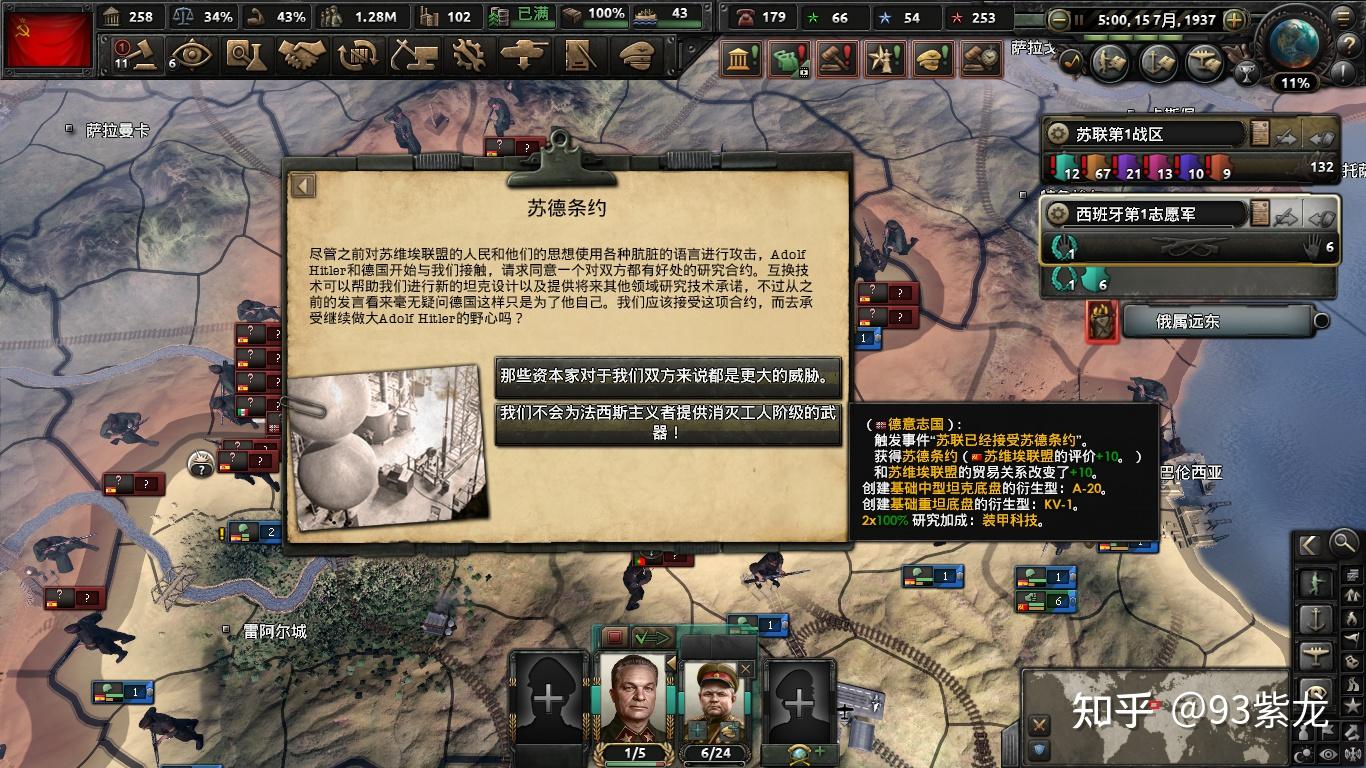Collapse the minimap sidebar with arrow

(1308, 545)
